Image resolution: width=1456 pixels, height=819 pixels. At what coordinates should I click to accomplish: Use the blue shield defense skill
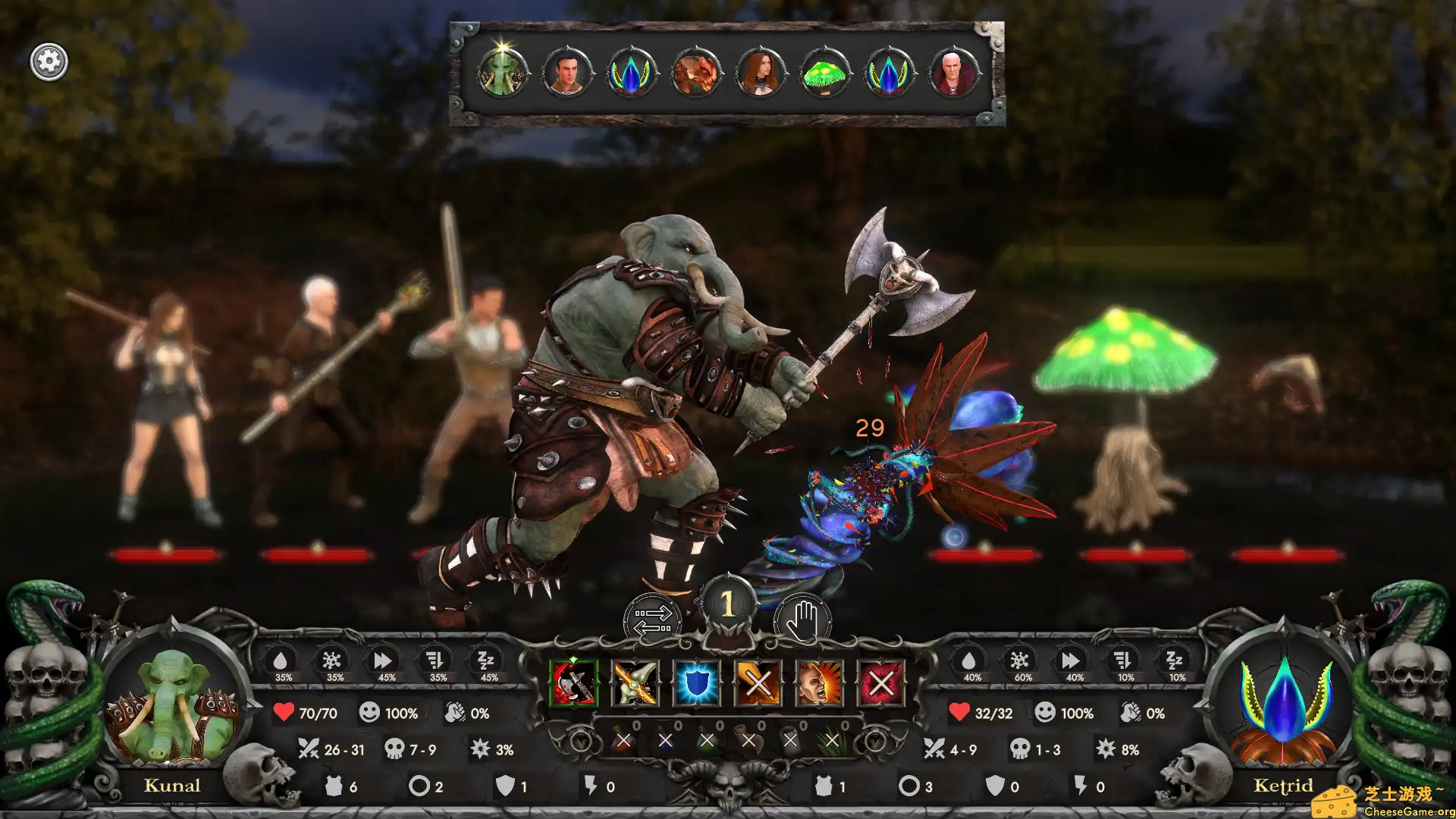pyautogui.click(x=697, y=682)
